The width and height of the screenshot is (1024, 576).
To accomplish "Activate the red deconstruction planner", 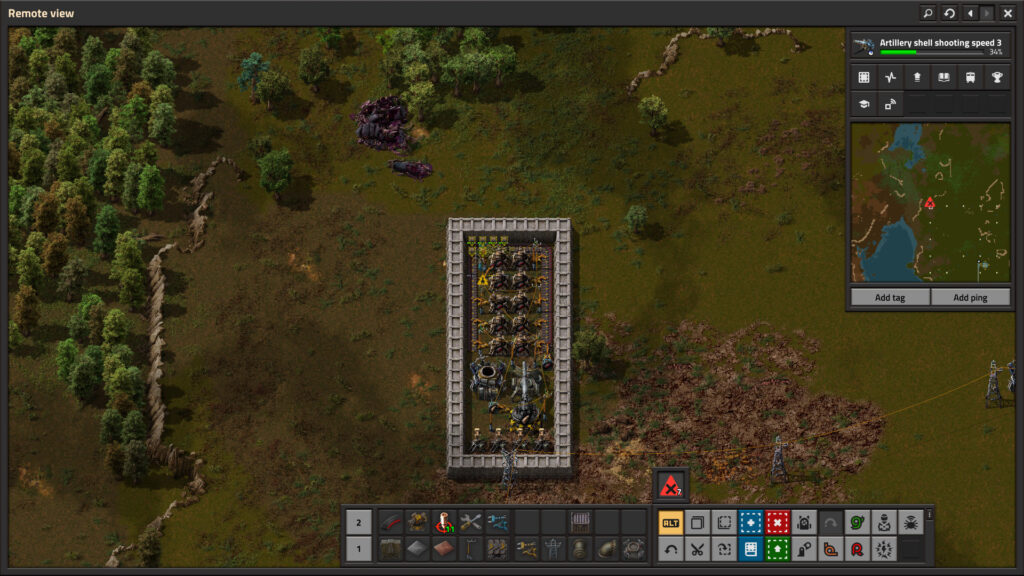I will [x=777, y=522].
